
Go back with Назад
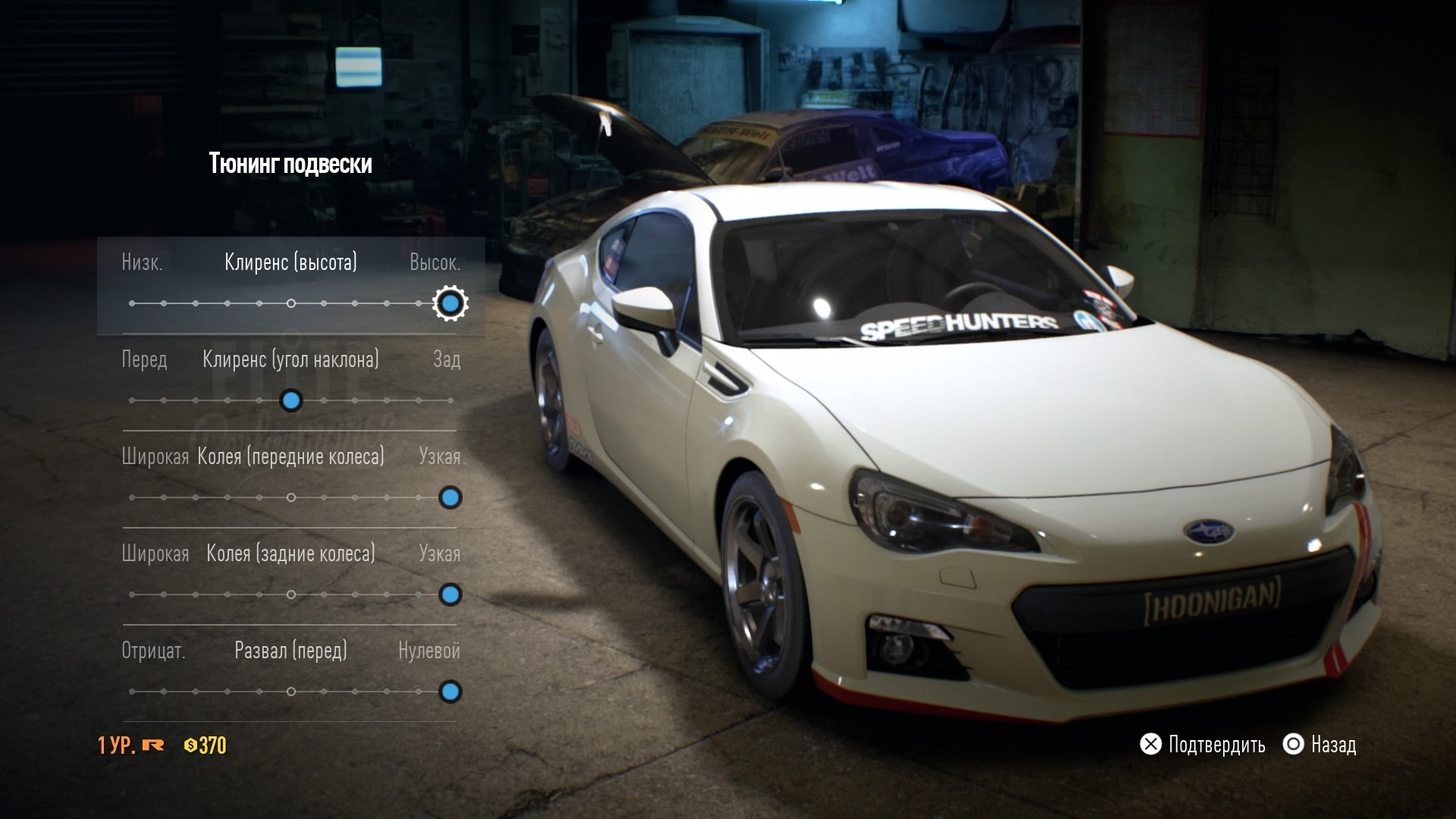(1319, 745)
